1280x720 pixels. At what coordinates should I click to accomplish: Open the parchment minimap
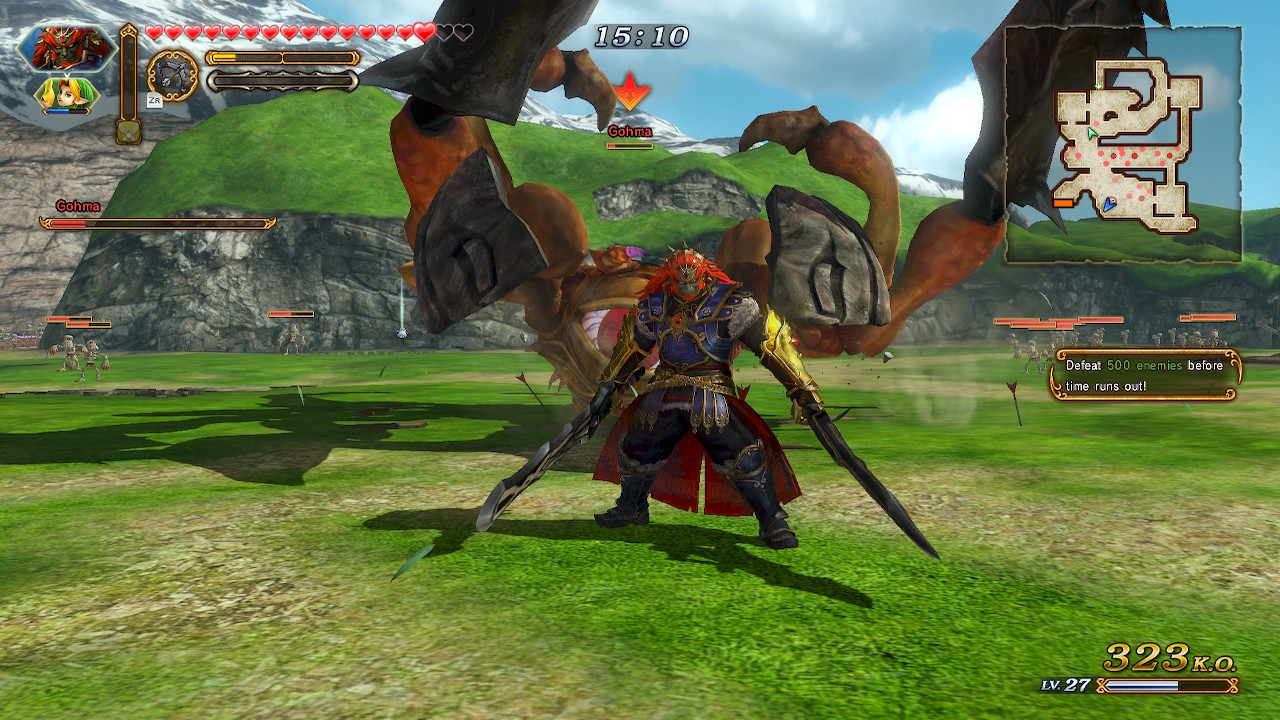1123,145
